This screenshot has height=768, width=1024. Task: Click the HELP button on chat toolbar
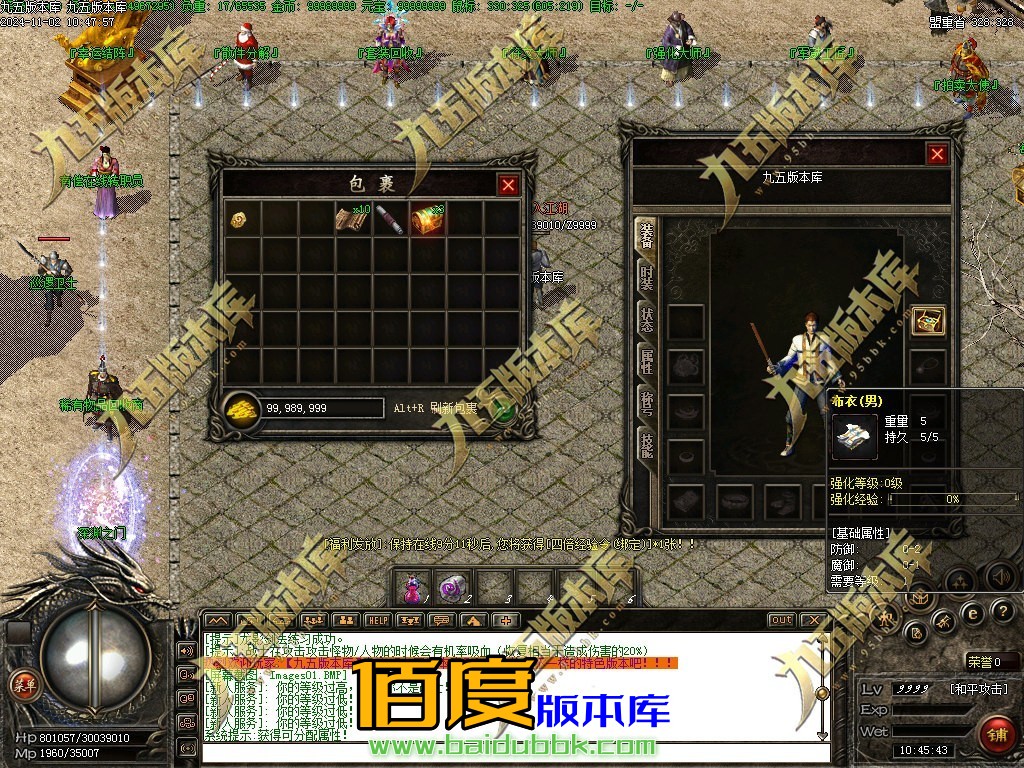377,620
